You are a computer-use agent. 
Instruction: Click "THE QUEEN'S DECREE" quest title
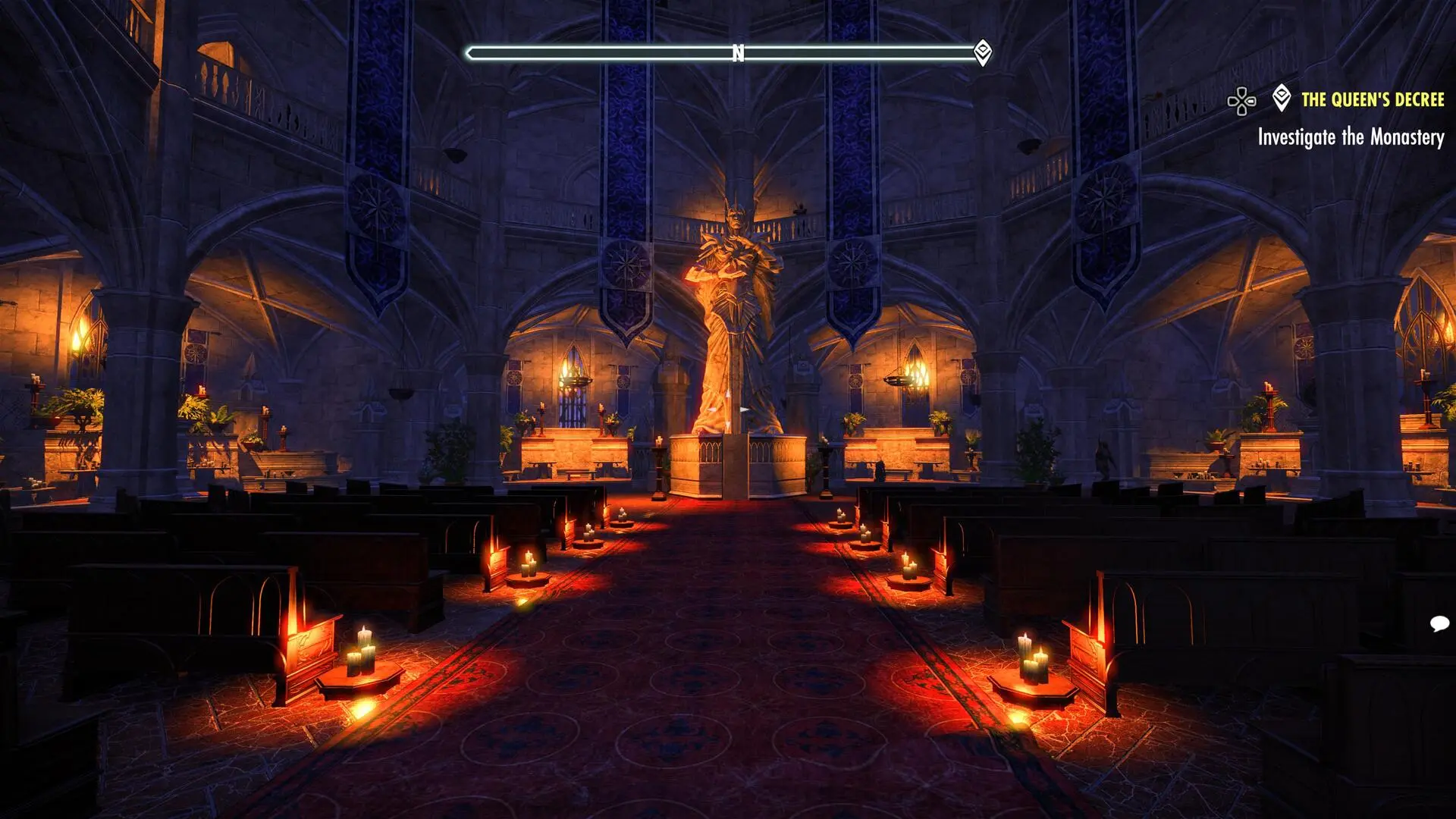pyautogui.click(x=1375, y=98)
